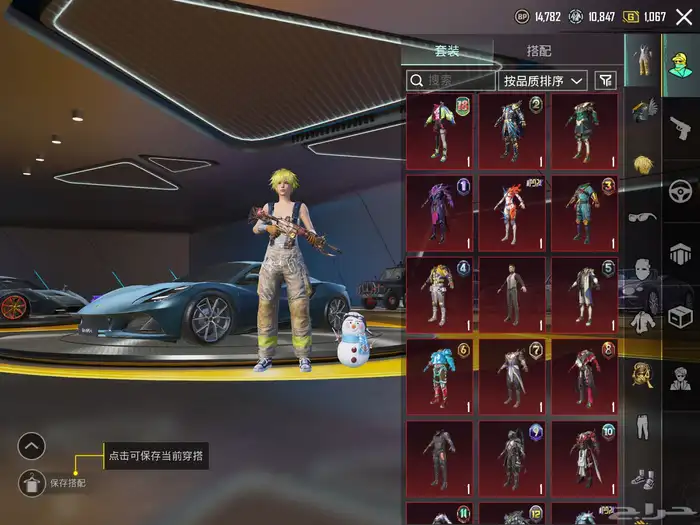Click the round up-arrow expand button
The image size is (700, 525).
click(32, 446)
